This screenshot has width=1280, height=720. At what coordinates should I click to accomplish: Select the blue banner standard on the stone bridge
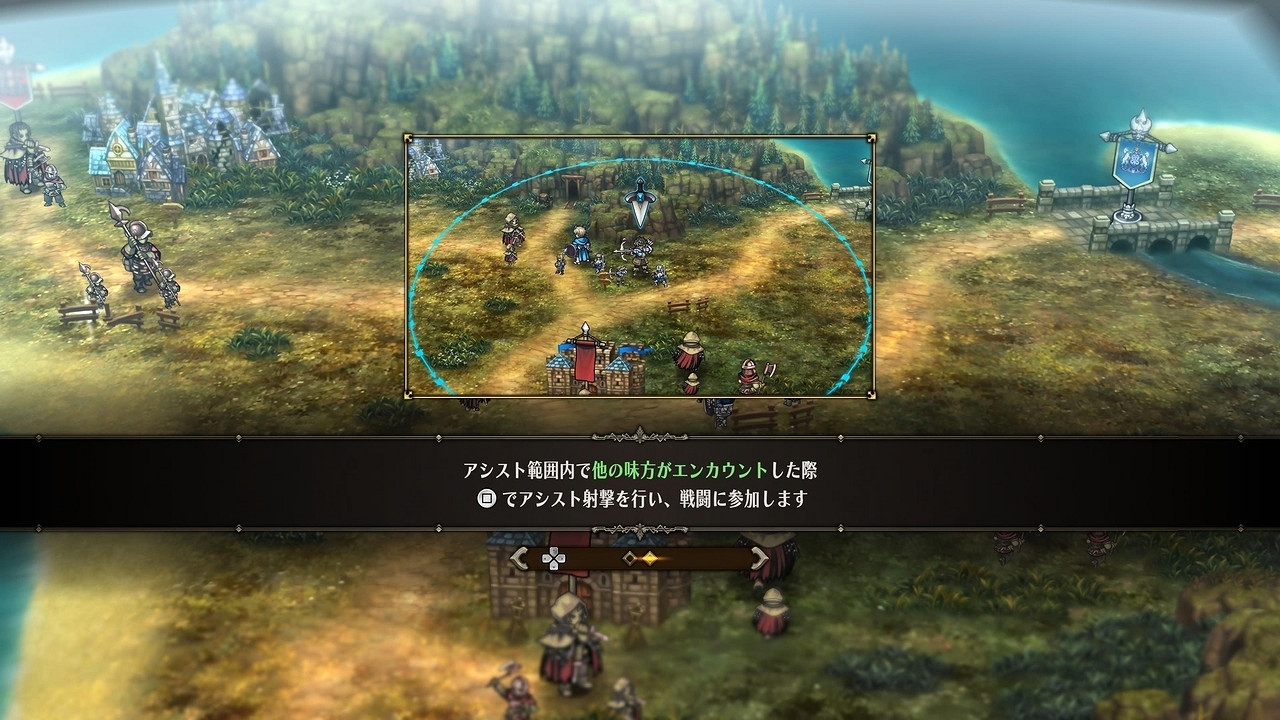(1134, 160)
